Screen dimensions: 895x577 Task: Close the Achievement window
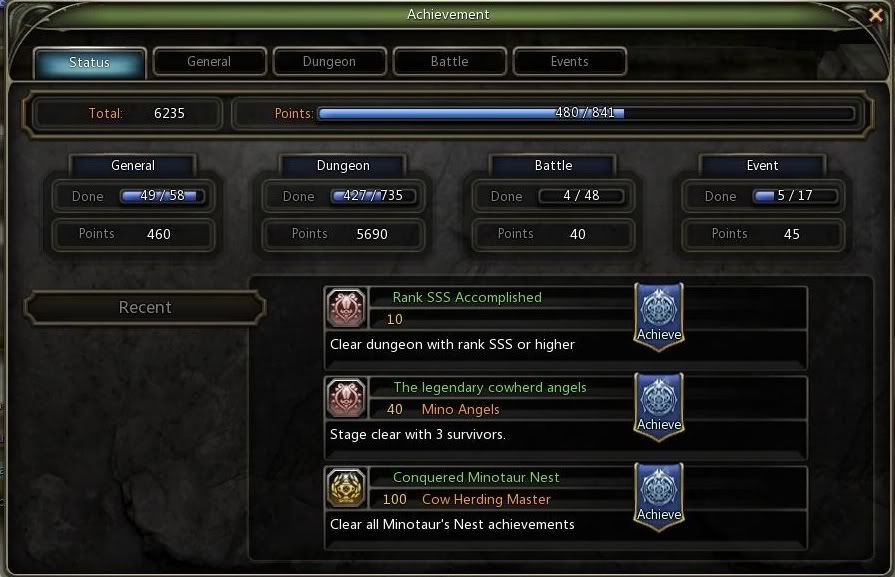pos(877,14)
